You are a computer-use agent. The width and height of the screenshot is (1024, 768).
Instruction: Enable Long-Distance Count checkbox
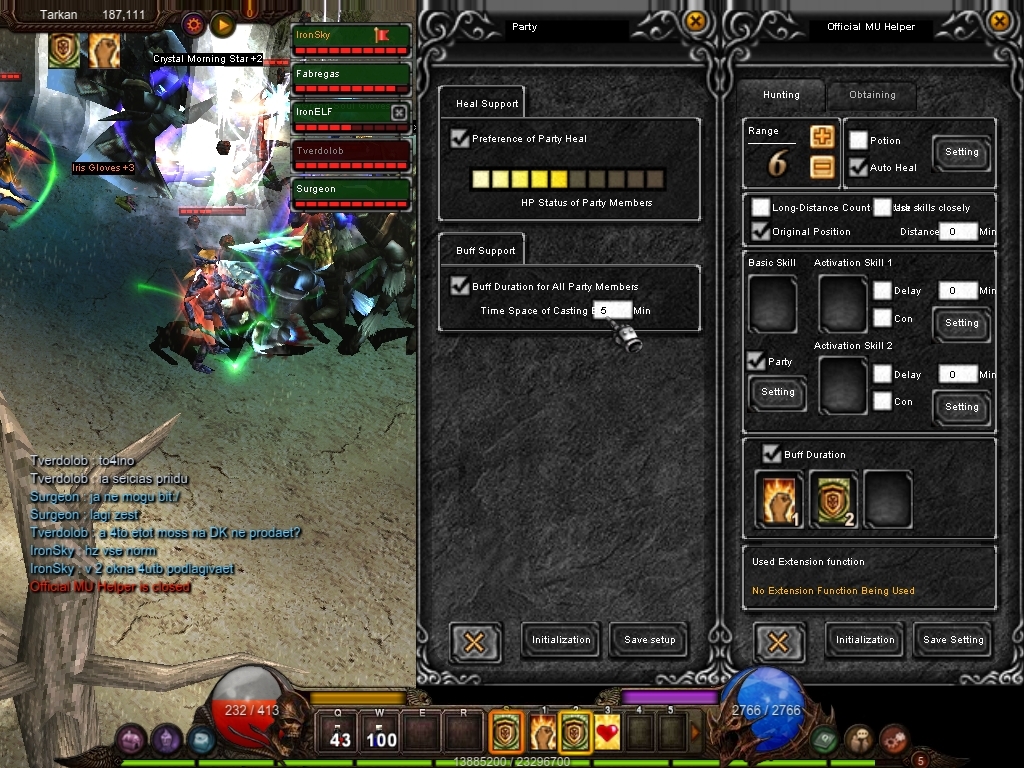pos(761,208)
